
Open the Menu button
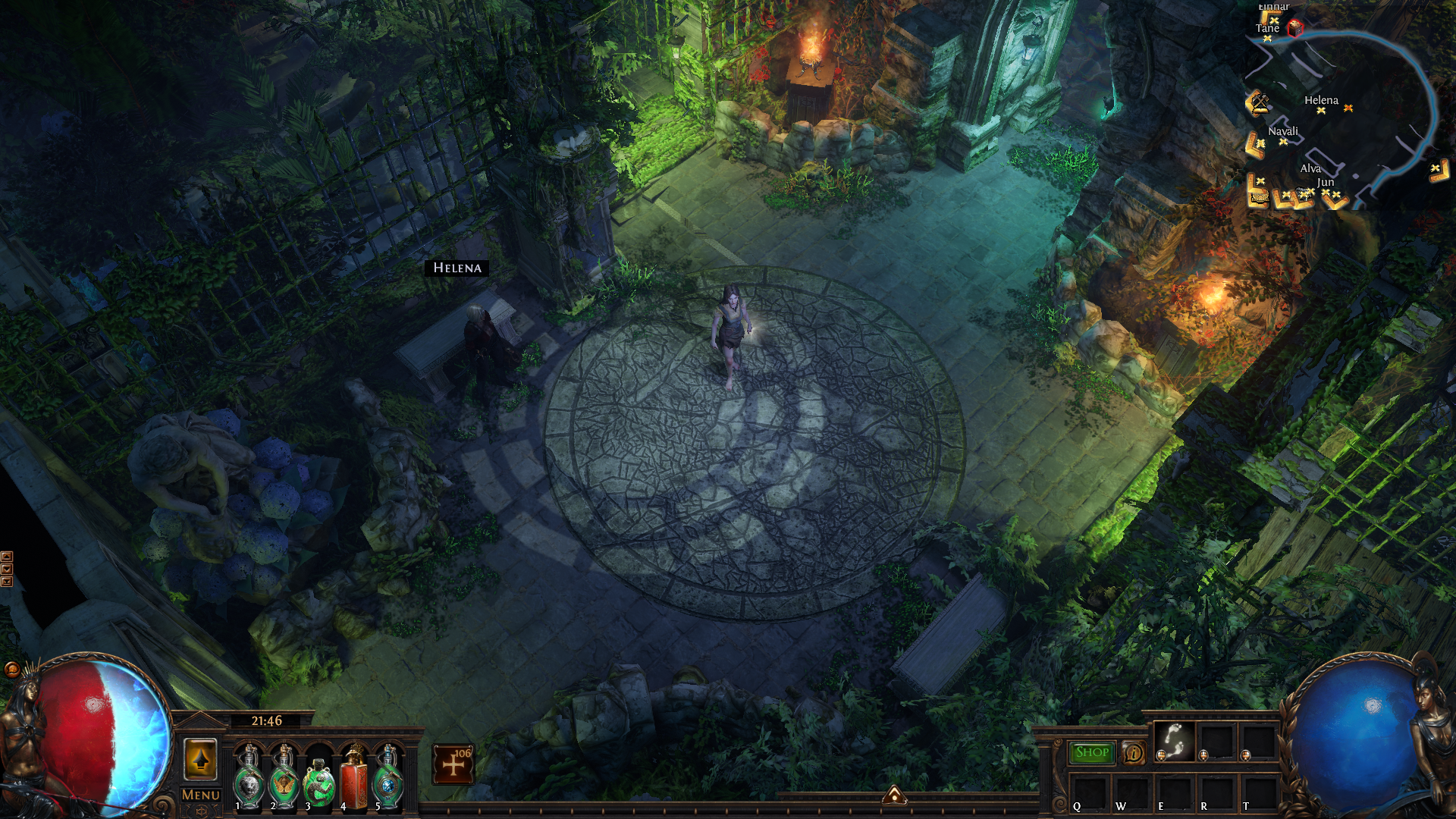click(x=201, y=795)
